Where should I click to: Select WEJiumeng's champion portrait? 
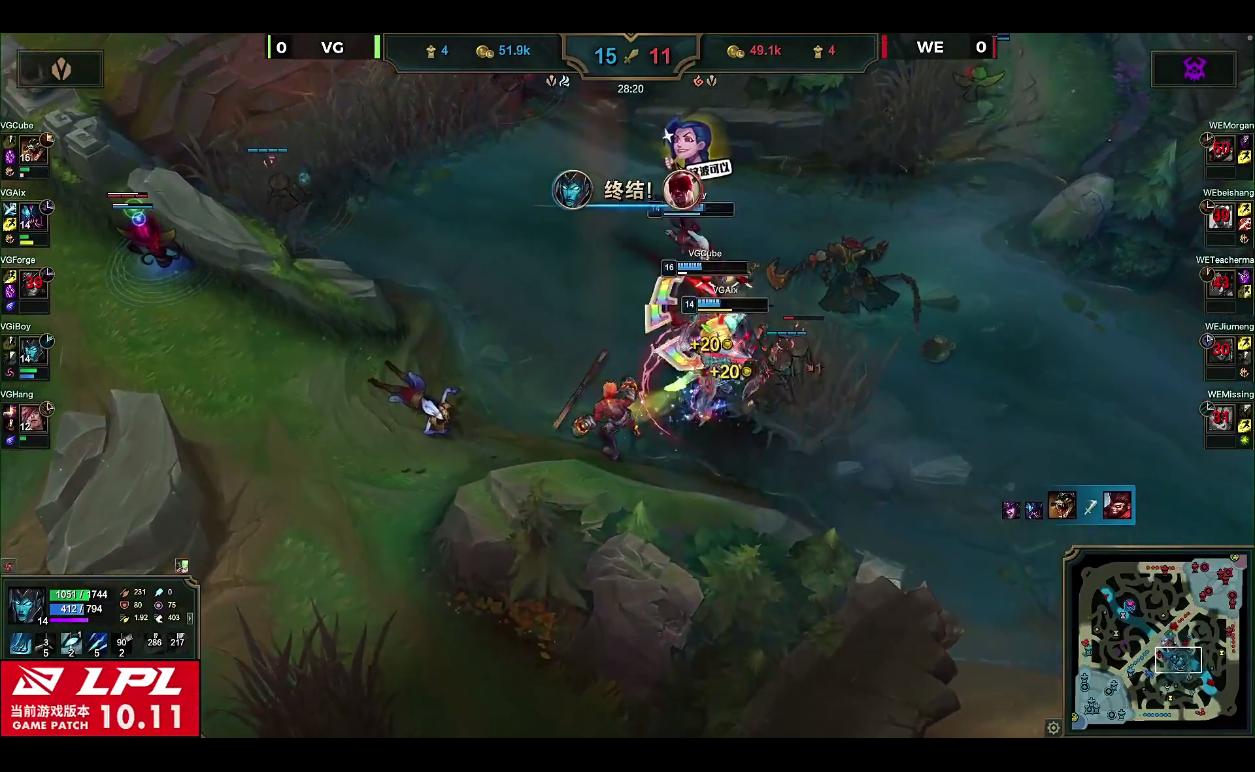click(1221, 351)
